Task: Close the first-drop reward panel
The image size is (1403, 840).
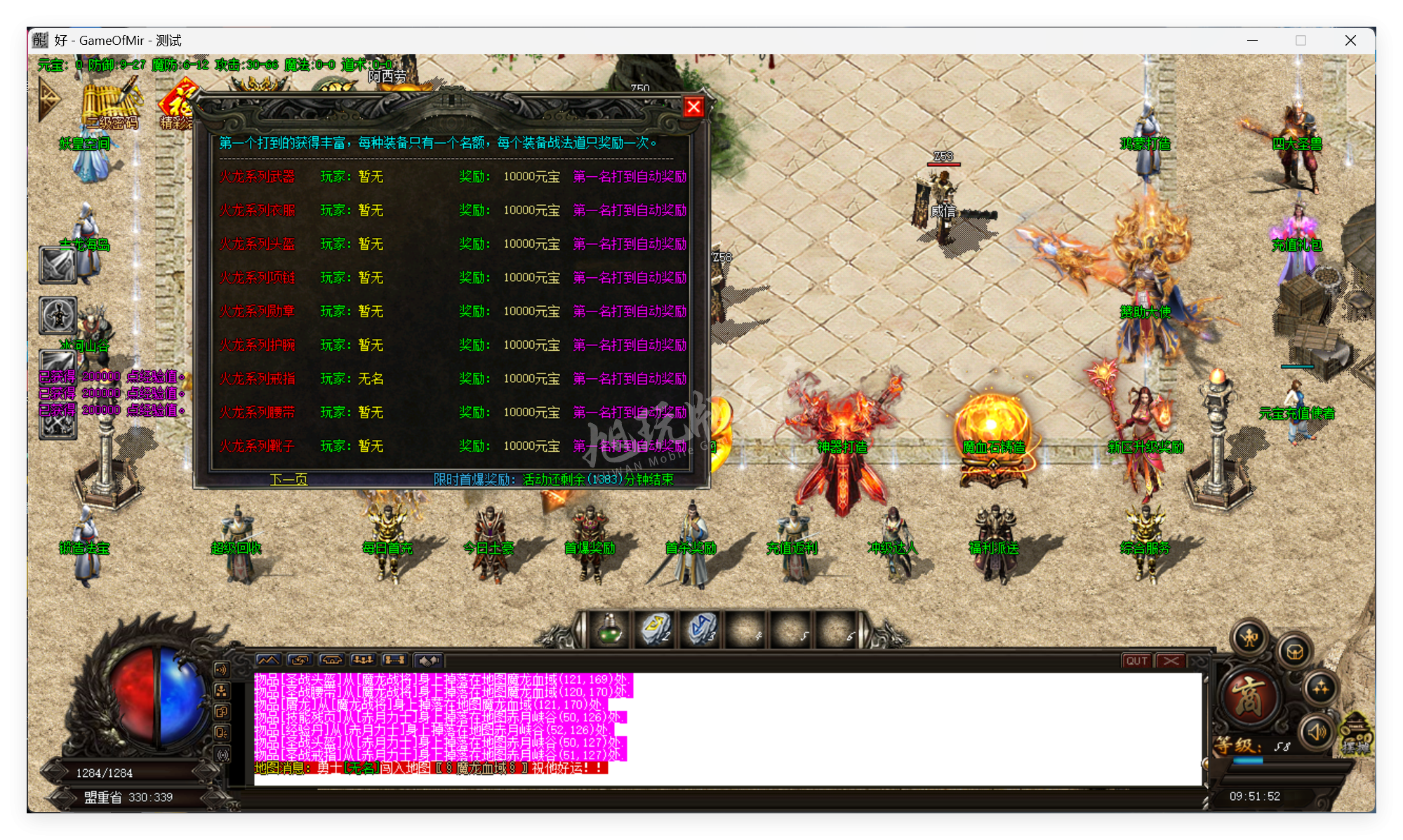Action: tap(693, 107)
